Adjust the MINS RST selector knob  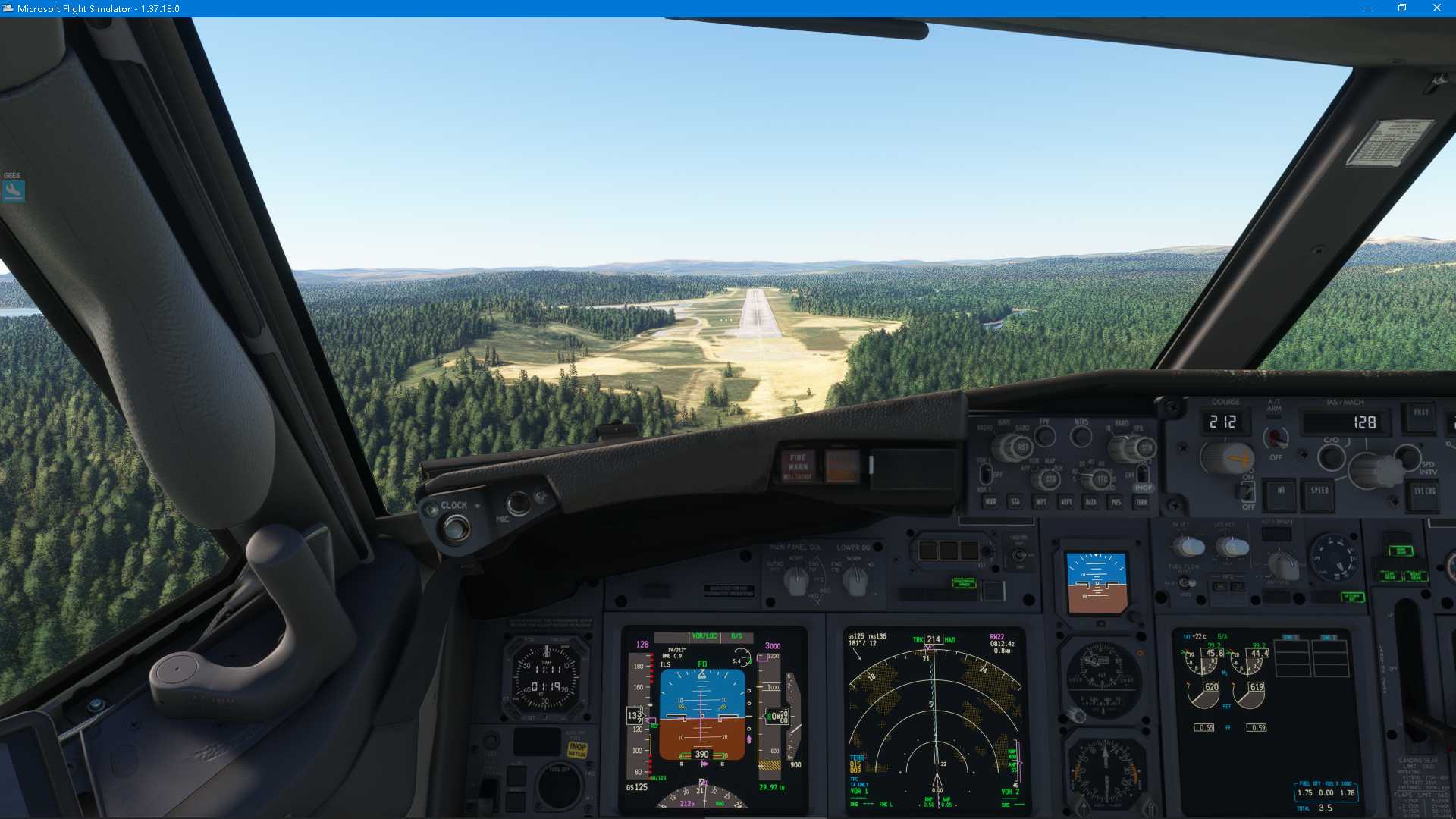(1022, 447)
